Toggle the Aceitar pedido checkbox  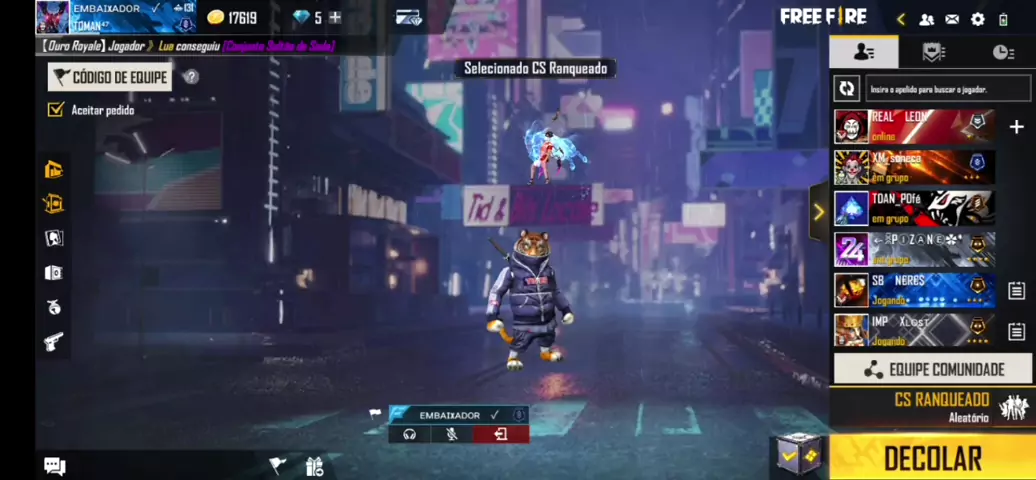[56, 110]
